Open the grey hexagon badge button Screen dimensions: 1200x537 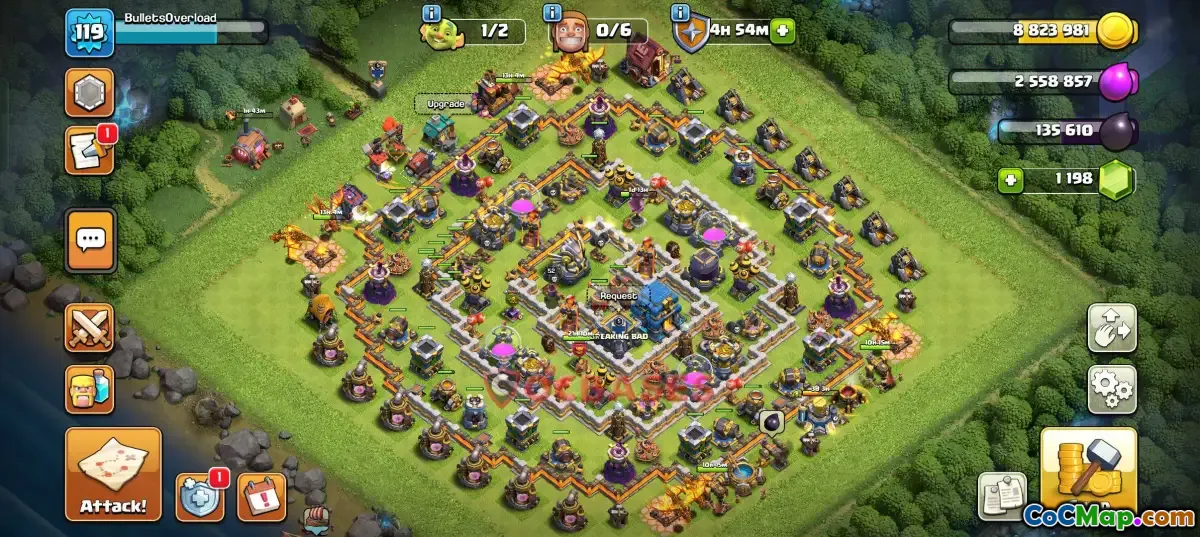90,93
